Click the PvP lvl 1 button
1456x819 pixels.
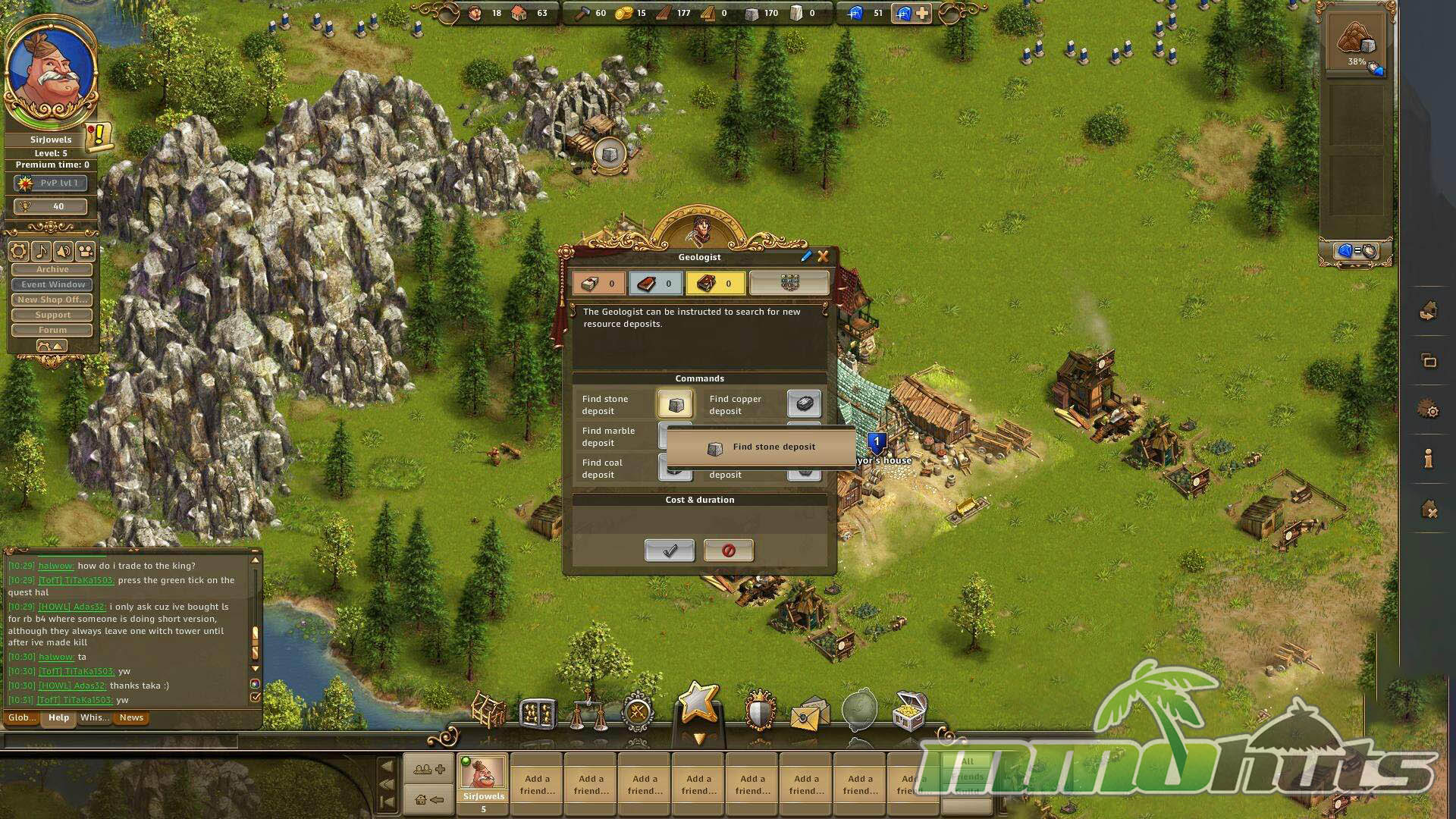point(52,183)
